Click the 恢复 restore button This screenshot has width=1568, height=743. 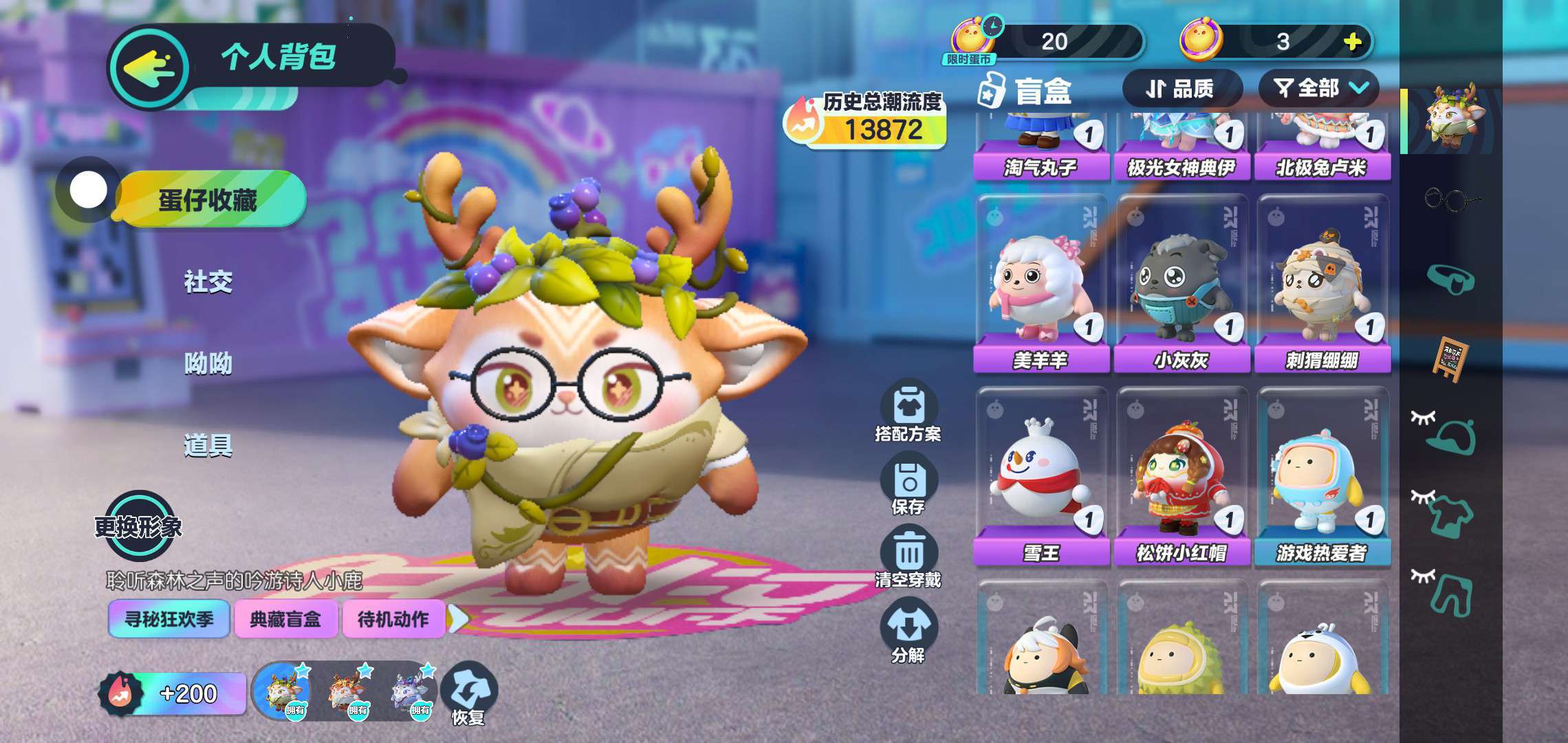click(468, 693)
